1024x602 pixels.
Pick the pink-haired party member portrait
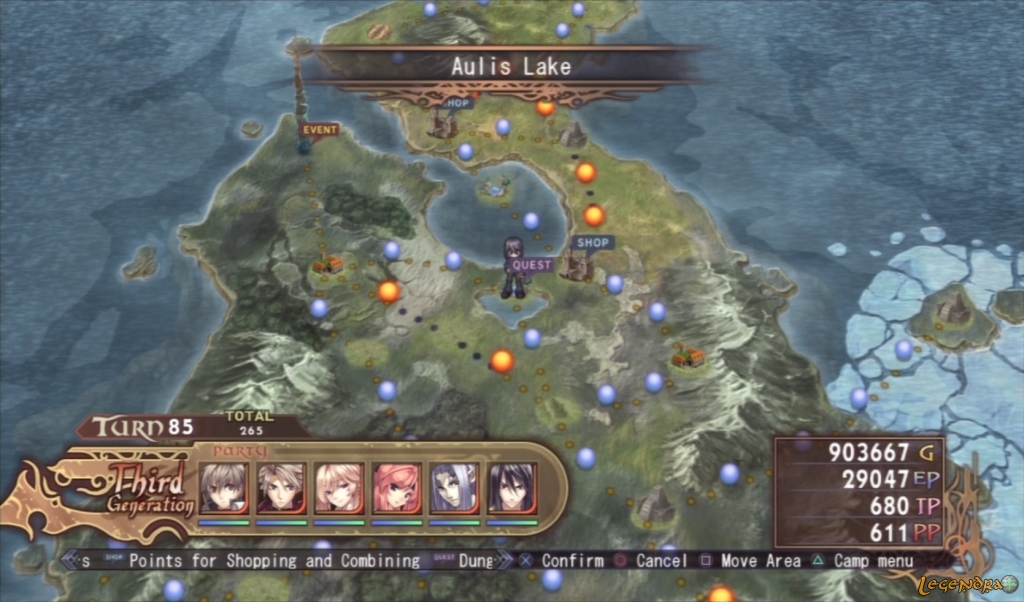click(397, 487)
